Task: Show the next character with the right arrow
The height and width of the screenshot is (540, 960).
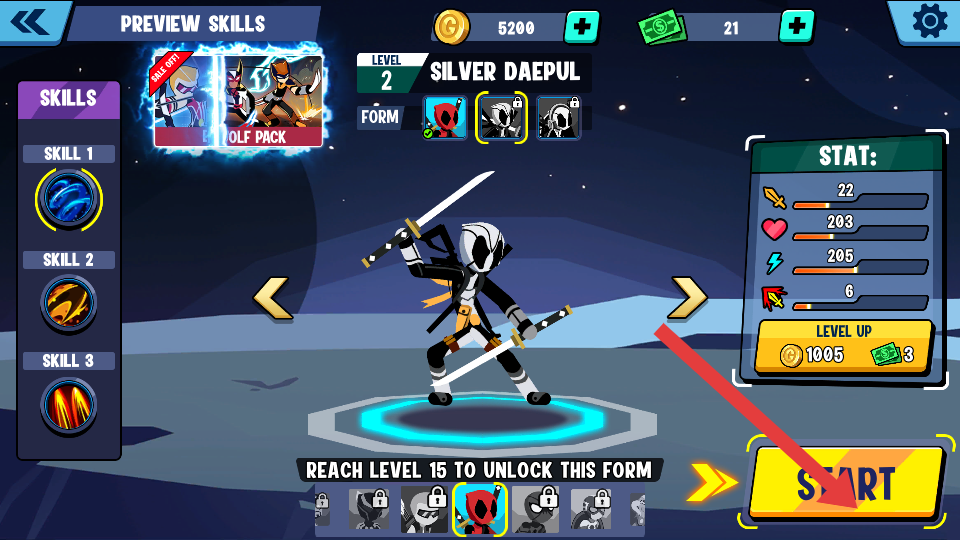Action: pos(688,298)
